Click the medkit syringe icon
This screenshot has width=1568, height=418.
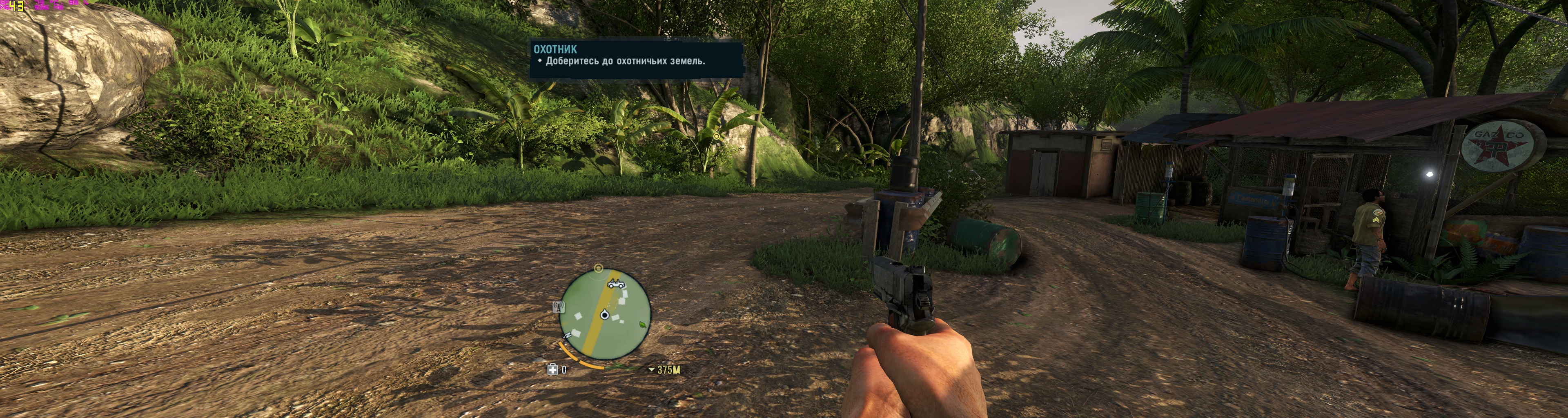coord(553,369)
